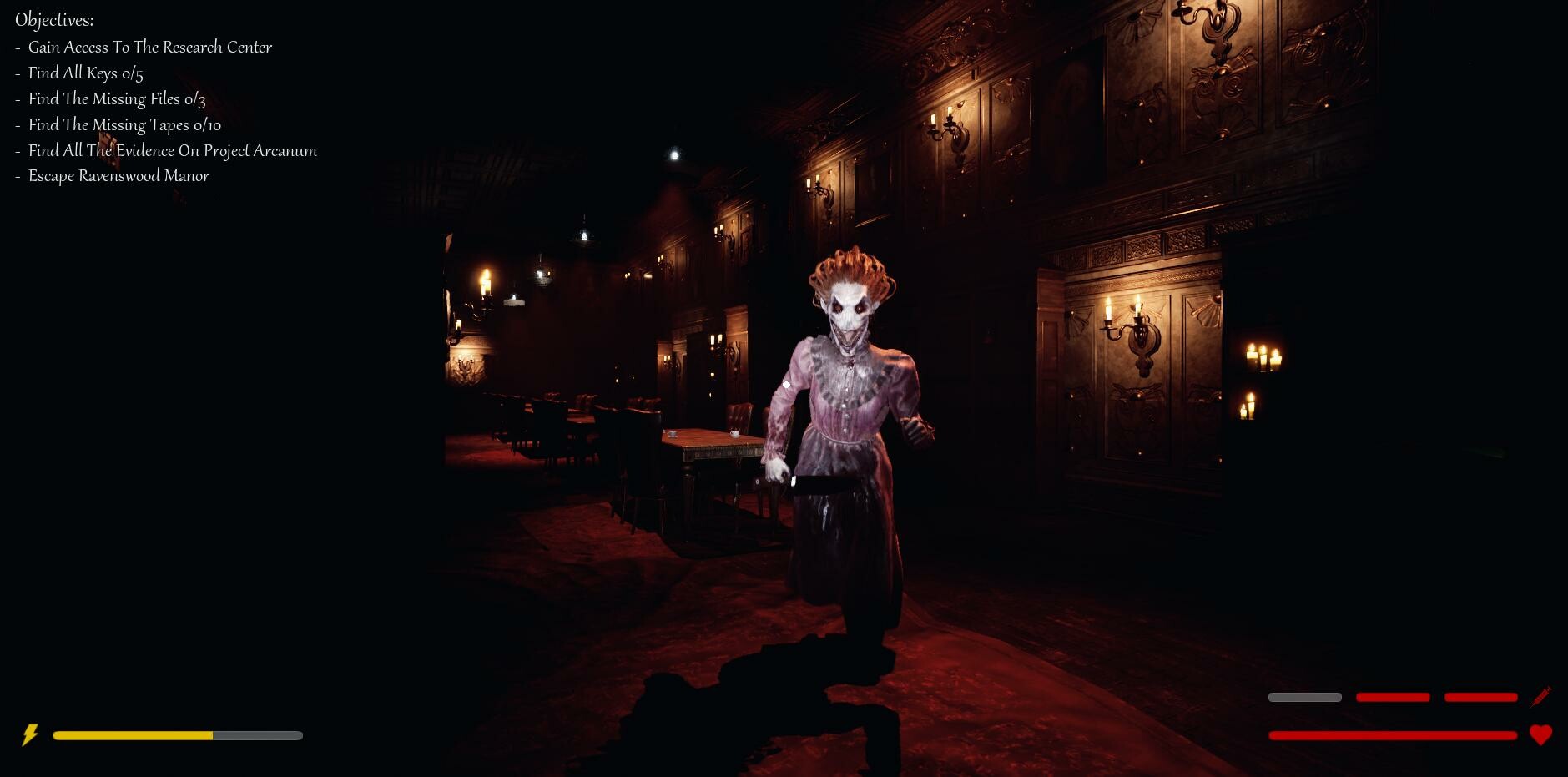Click the first gray ammo segment bar
This screenshot has height=777, width=1568.
point(1304,697)
